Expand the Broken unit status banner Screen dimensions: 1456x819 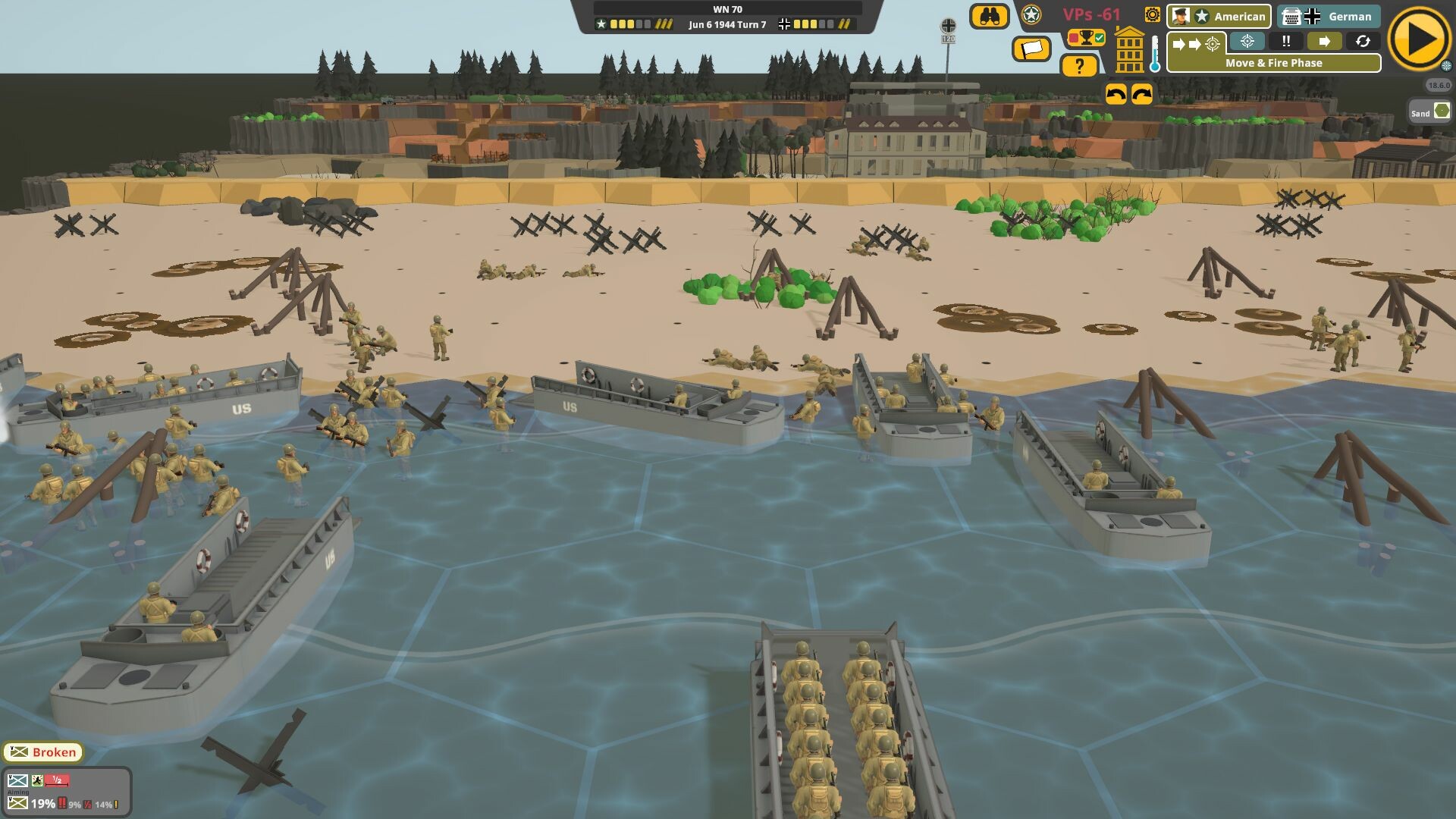click(x=42, y=752)
